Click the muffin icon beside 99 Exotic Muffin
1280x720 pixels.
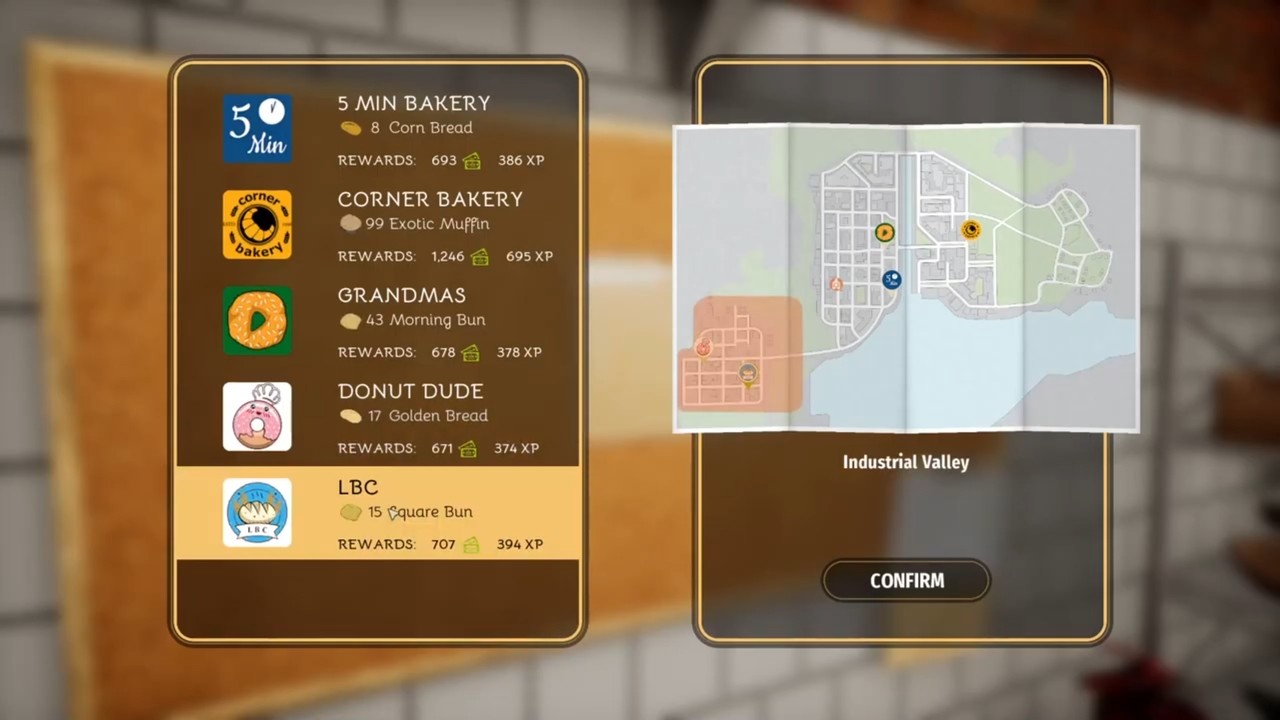point(351,223)
